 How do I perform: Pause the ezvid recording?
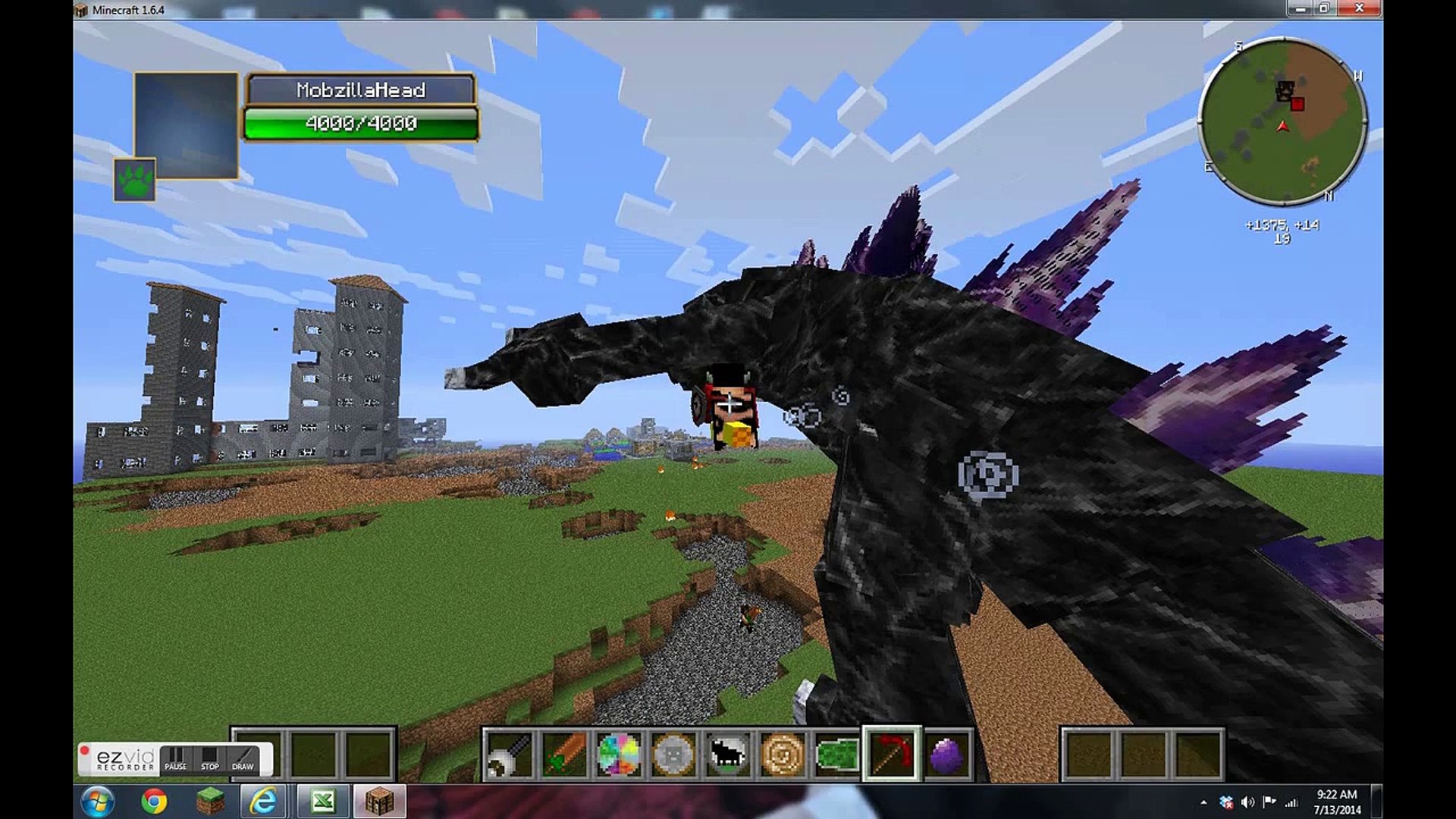point(177,766)
